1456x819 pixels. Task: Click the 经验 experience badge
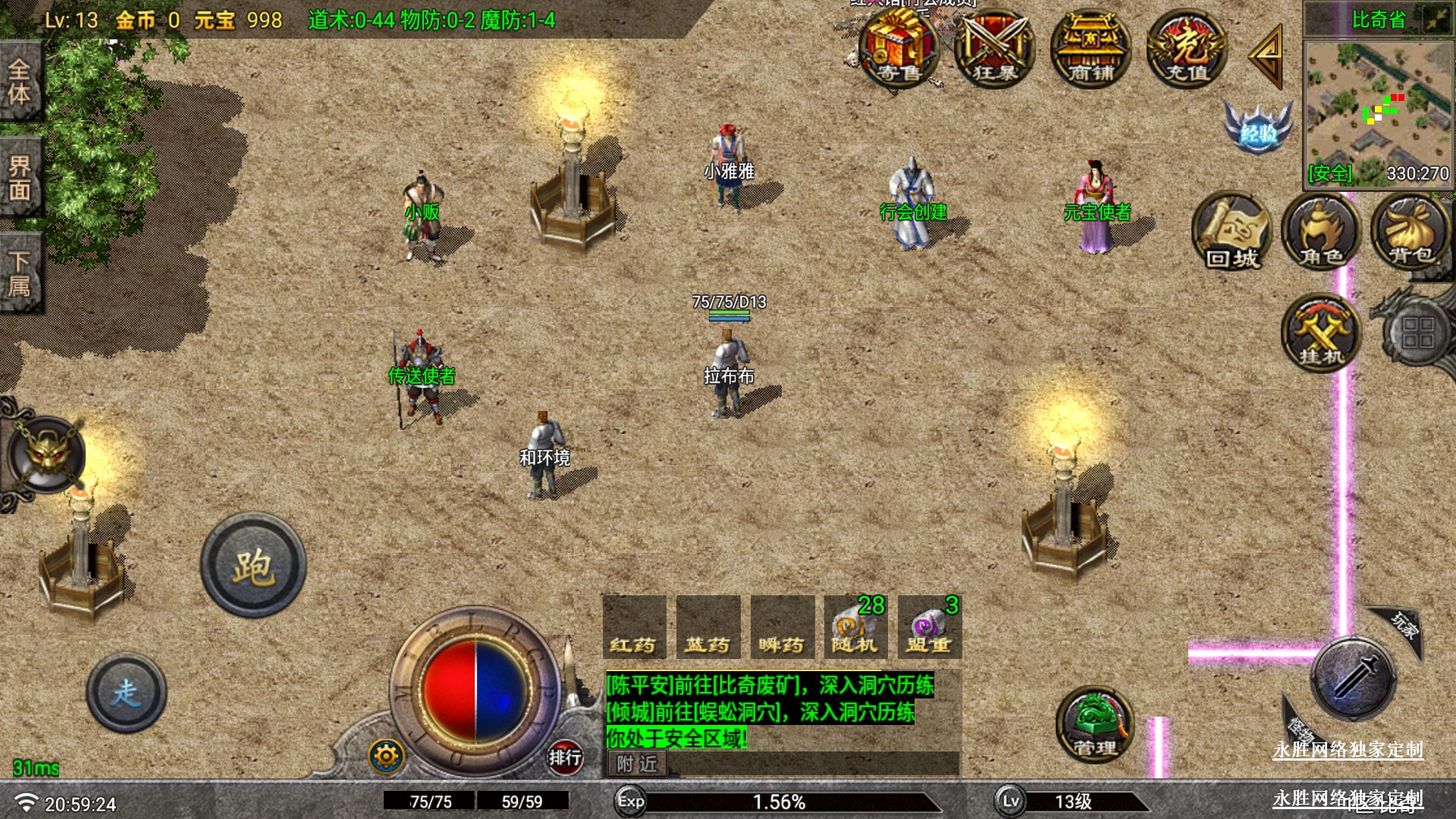(1258, 129)
